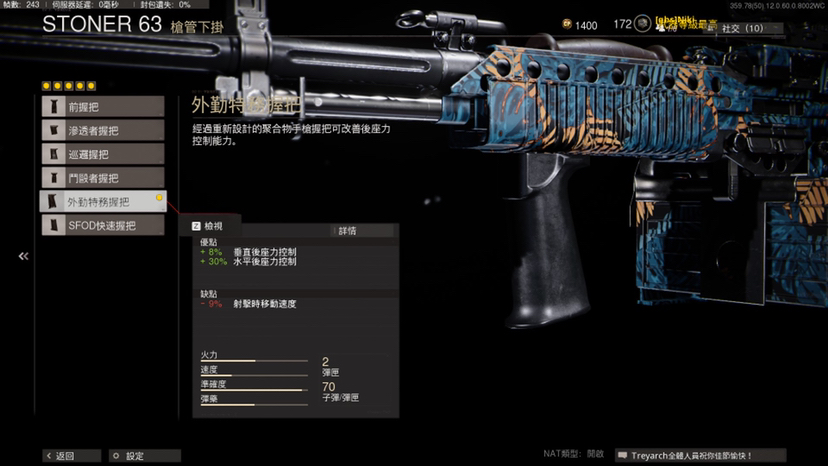Image resolution: width=828 pixels, height=466 pixels.
Task: Select the highlighted 外勤特務握把 attachment
Action: coord(102,202)
